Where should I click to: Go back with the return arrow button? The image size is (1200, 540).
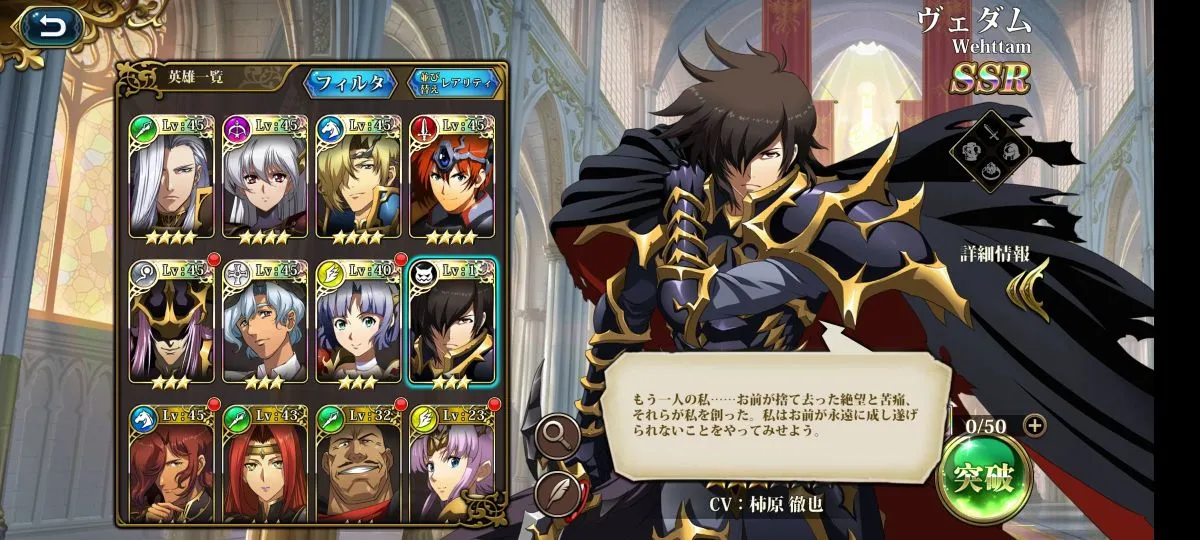[52, 27]
